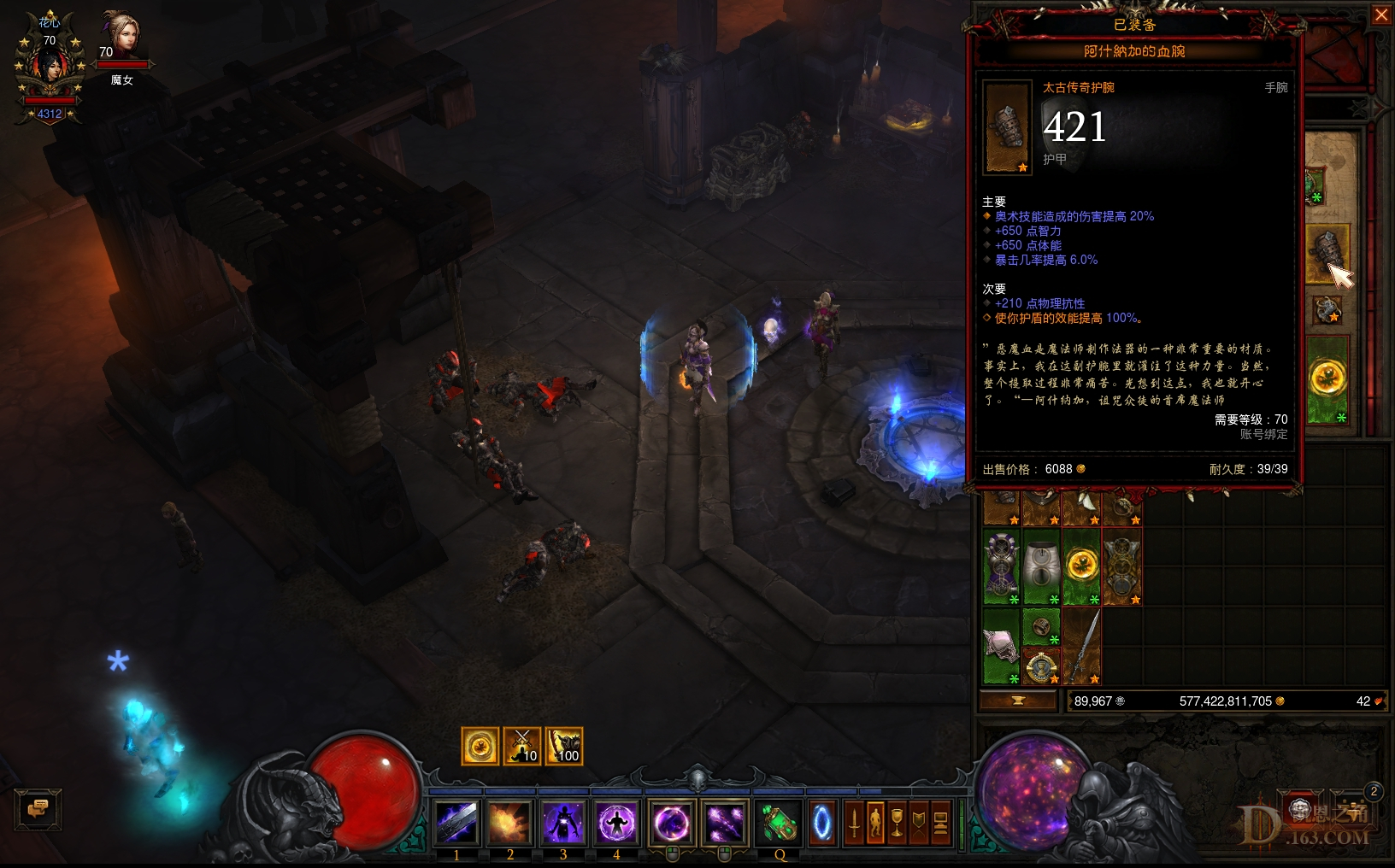1395x868 pixels.
Task: Drink the health potion bound to Q
Action: [778, 823]
